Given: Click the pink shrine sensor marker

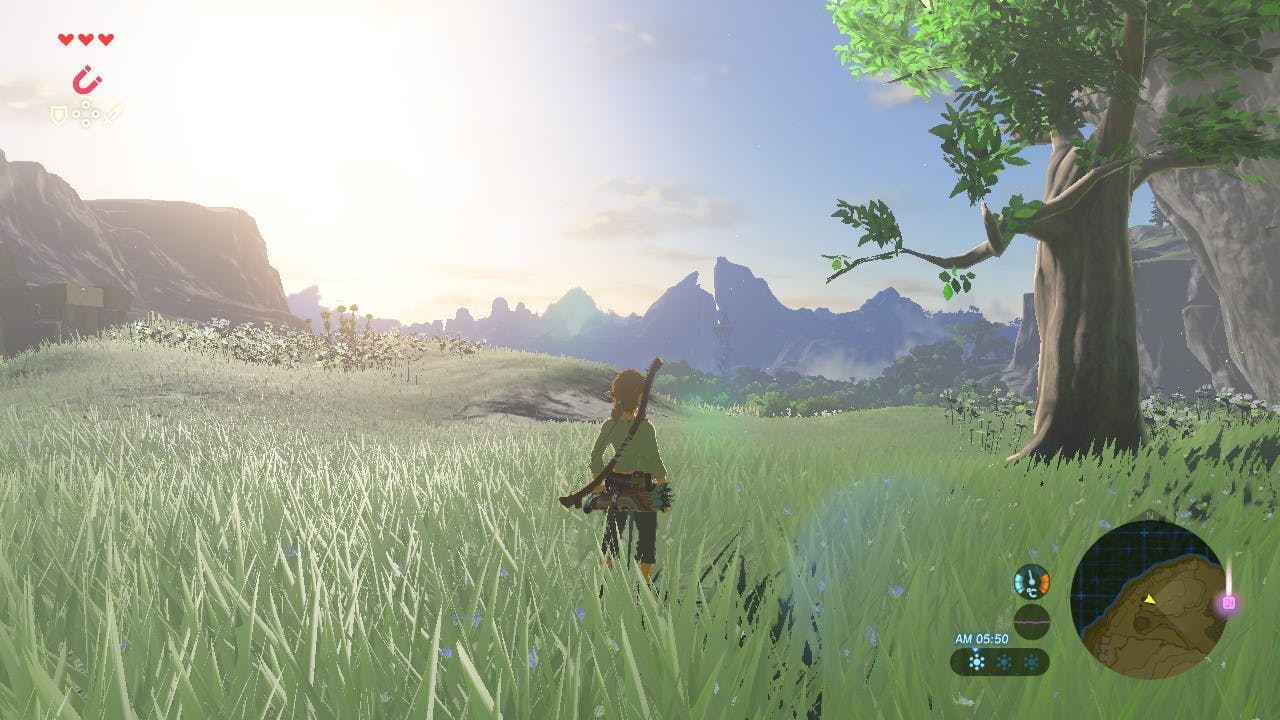Looking at the screenshot, I should click(1229, 602).
